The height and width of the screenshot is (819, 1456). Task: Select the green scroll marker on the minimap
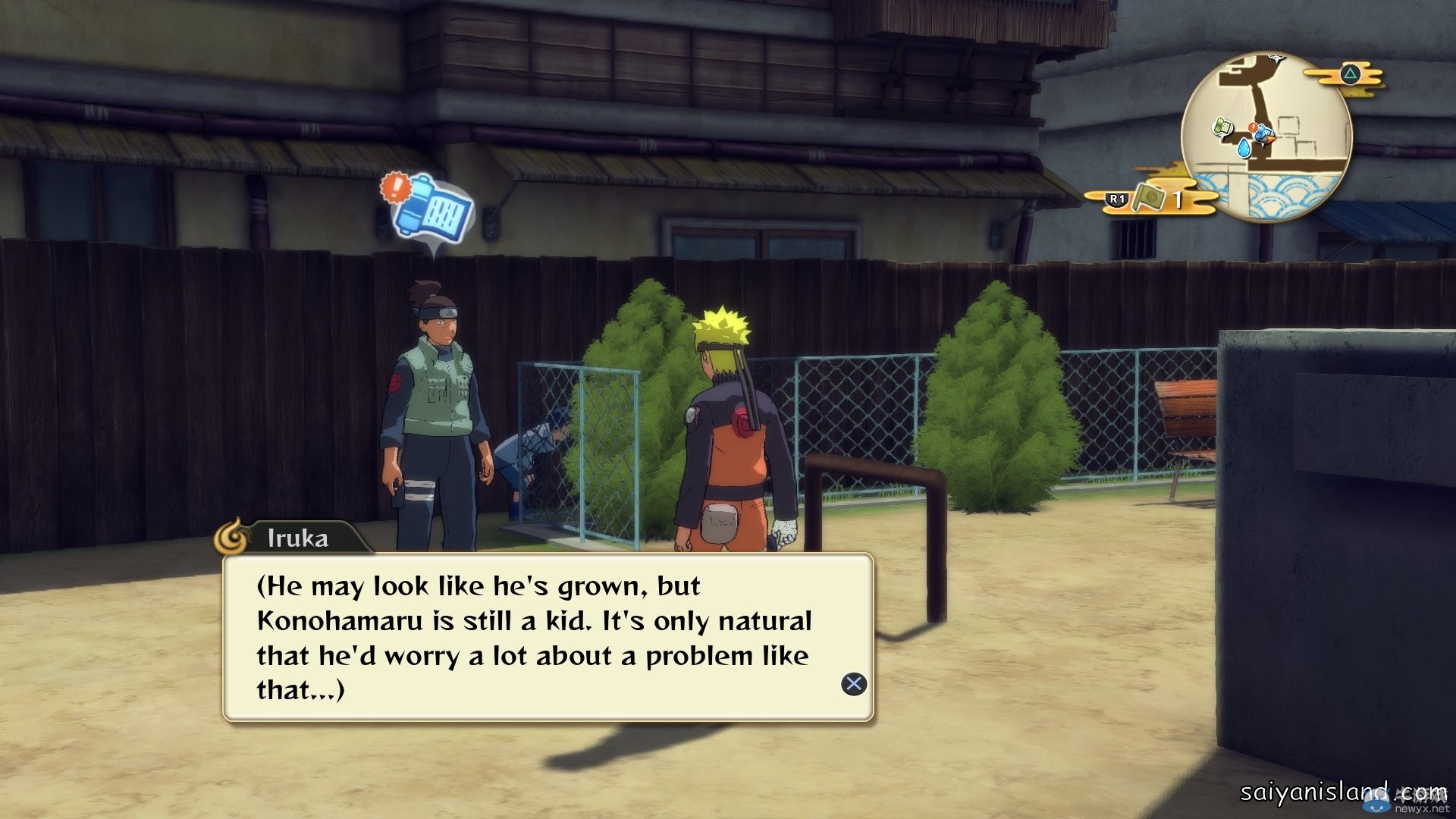pos(1222,127)
